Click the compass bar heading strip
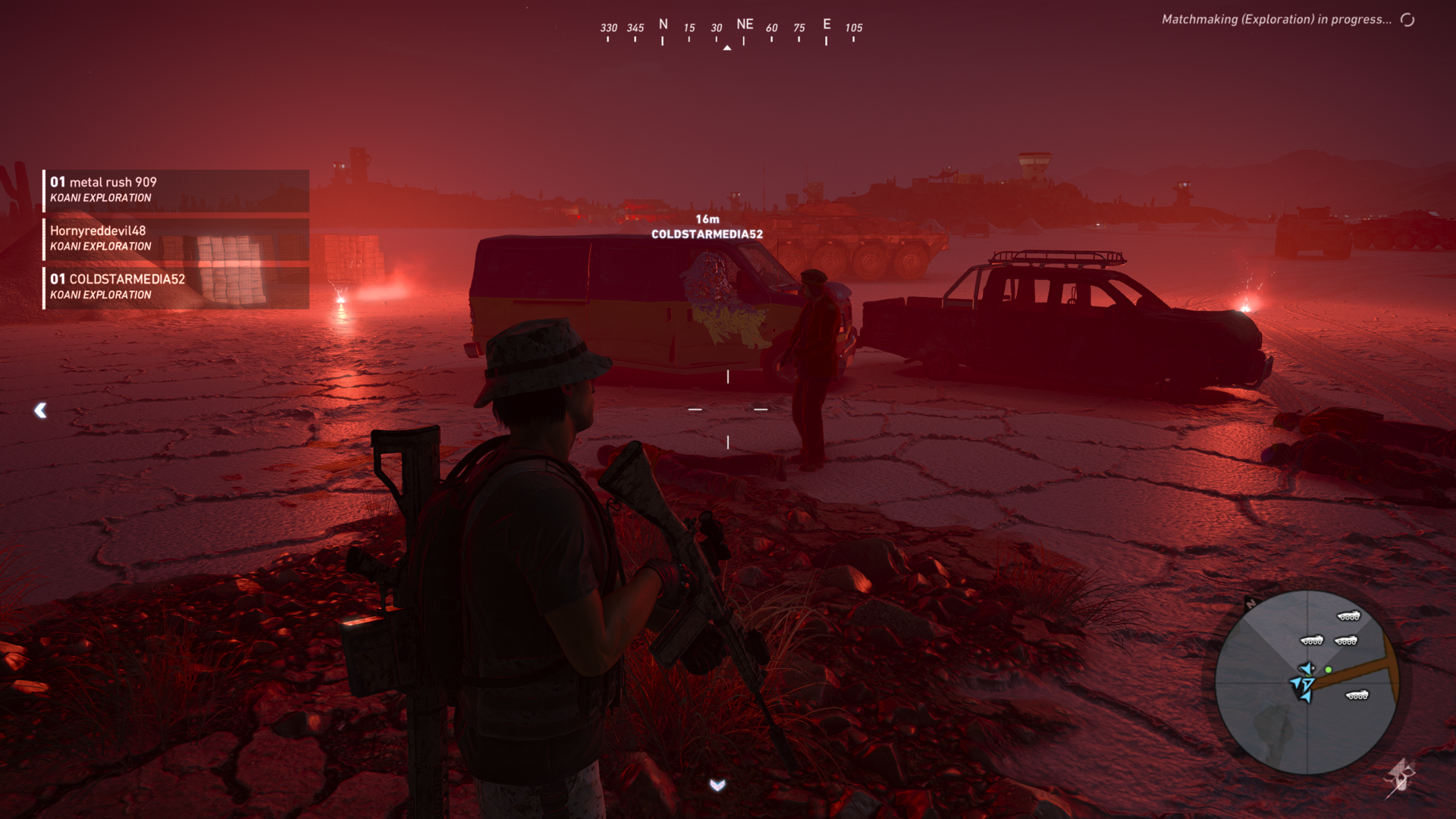 coord(730,30)
